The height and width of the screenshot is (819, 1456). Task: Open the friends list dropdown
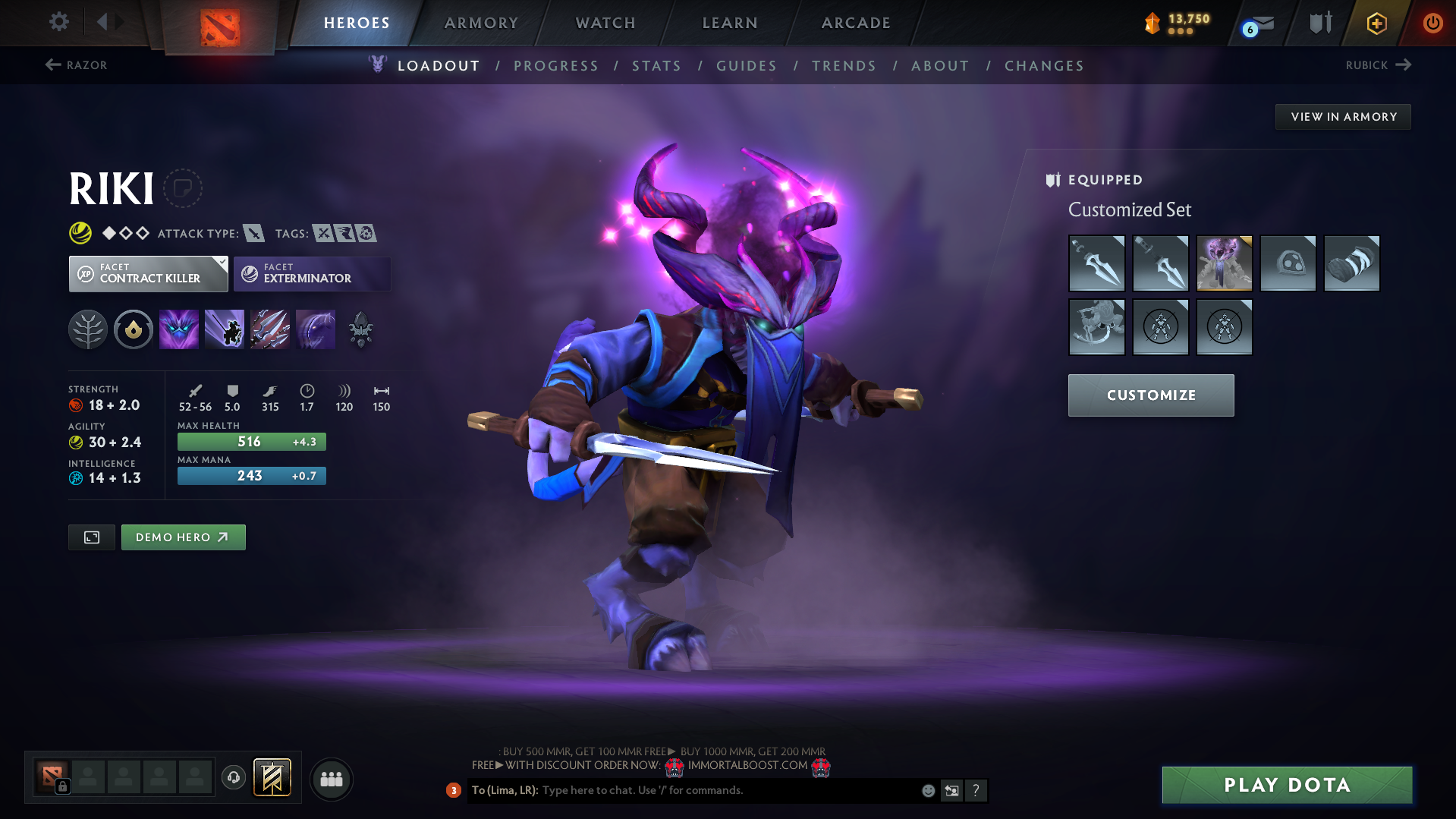click(331, 779)
